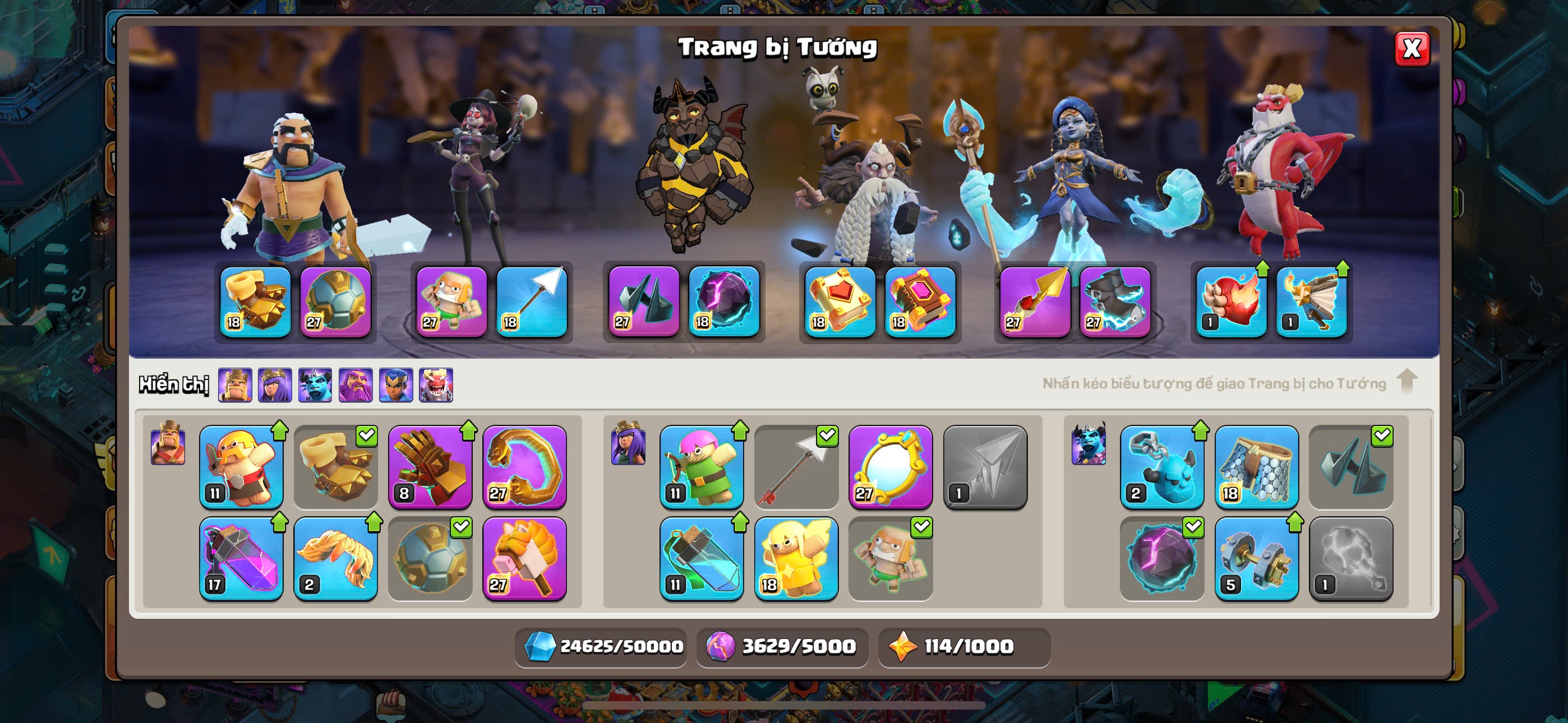Toggle the Minion Prince display filter
The height and width of the screenshot is (723, 1568).
(x=315, y=384)
